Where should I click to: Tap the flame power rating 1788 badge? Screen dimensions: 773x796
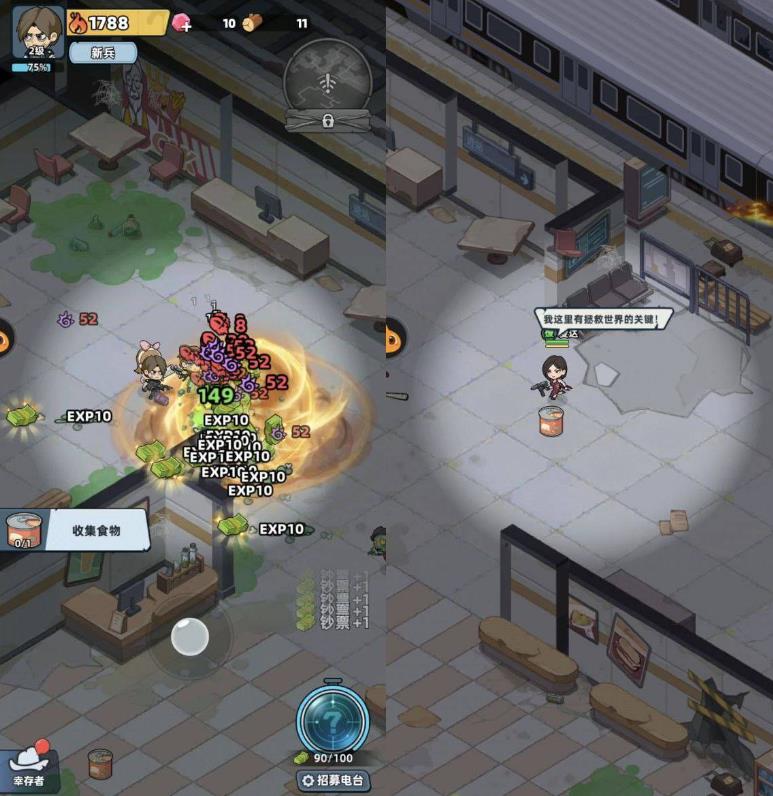click(116, 22)
